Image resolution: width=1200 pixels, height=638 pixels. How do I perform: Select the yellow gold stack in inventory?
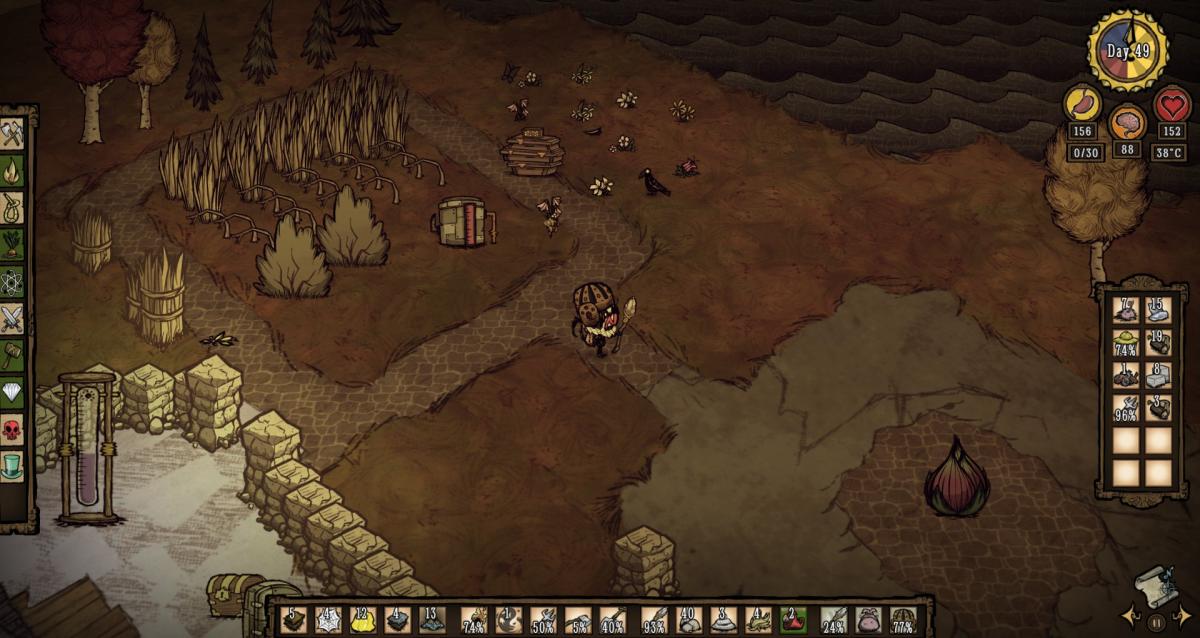(363, 620)
